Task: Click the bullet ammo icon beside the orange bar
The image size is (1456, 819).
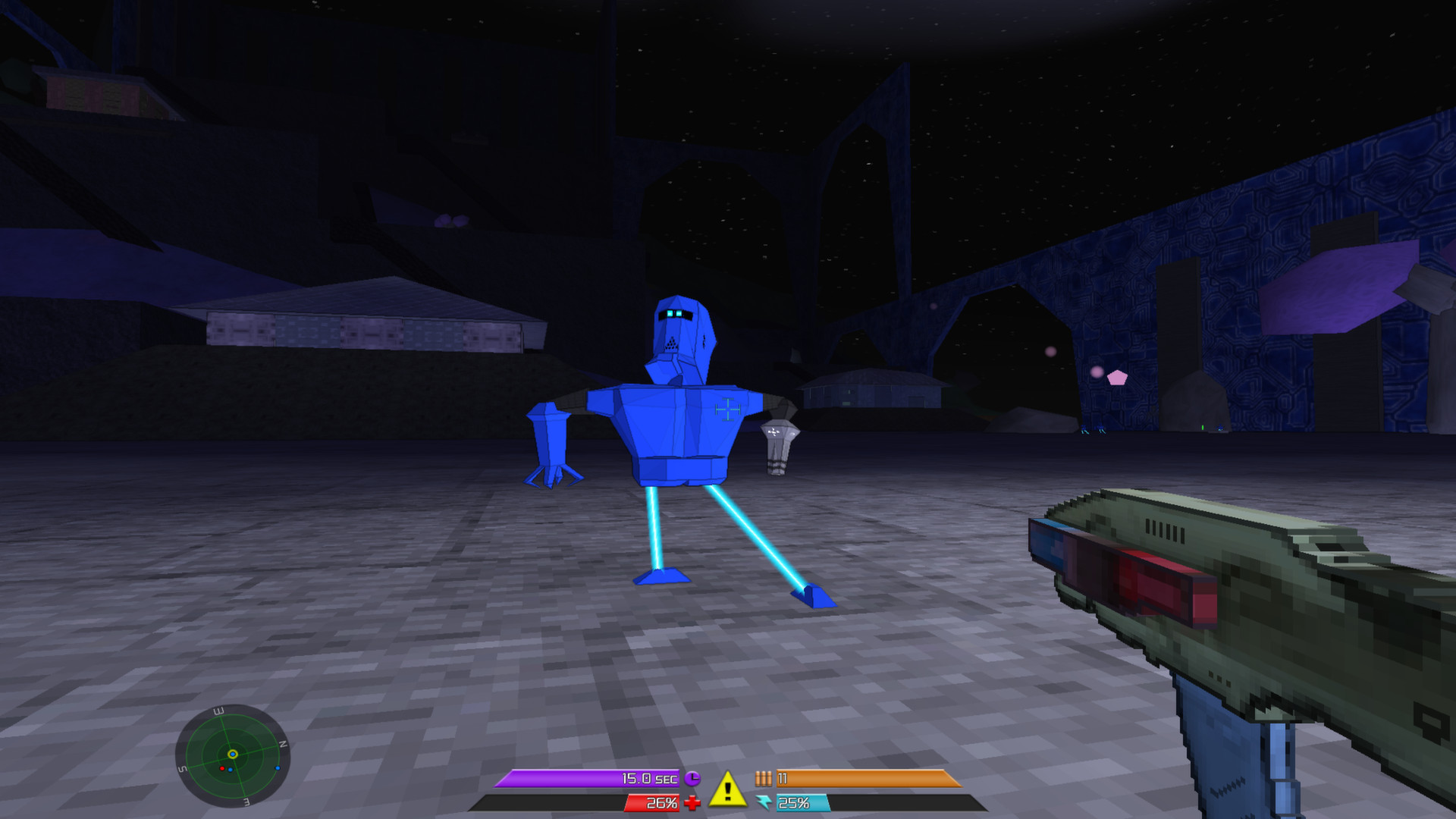Action: (764, 778)
